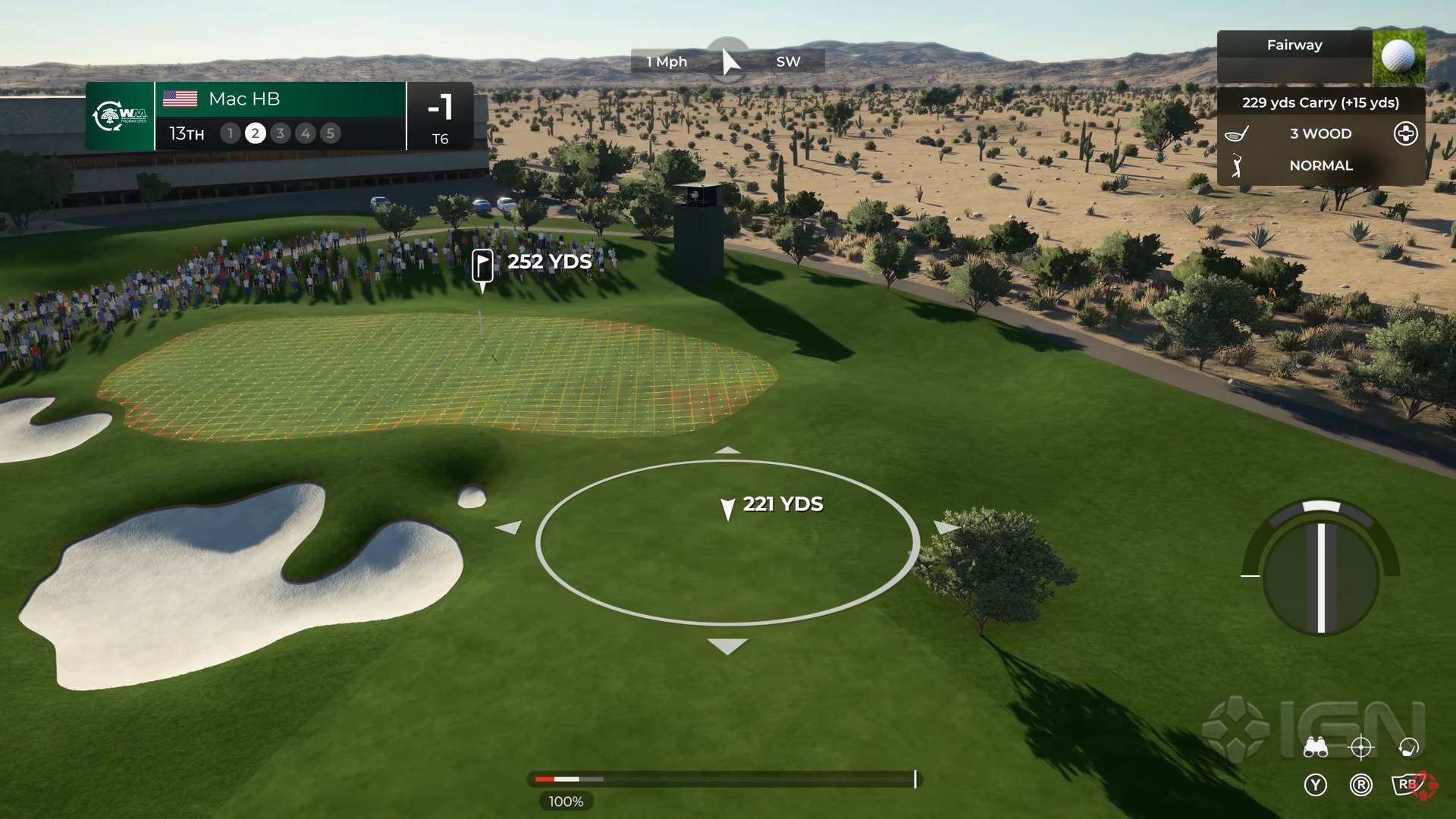The image size is (1456, 819).
Task: Nudge aim with the marker's right arrow
Action: (946, 526)
